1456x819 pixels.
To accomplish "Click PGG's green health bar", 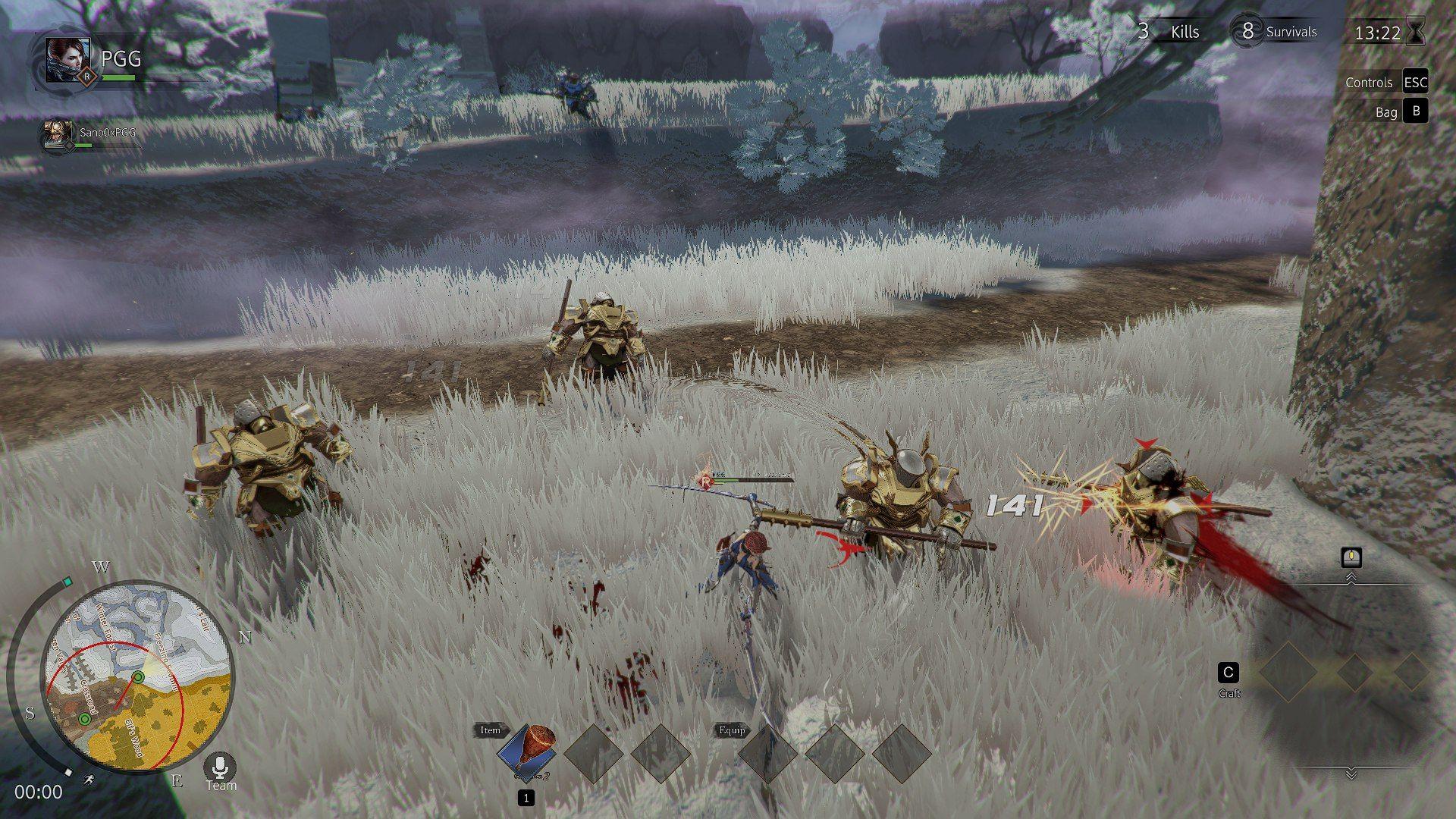I will point(118,77).
